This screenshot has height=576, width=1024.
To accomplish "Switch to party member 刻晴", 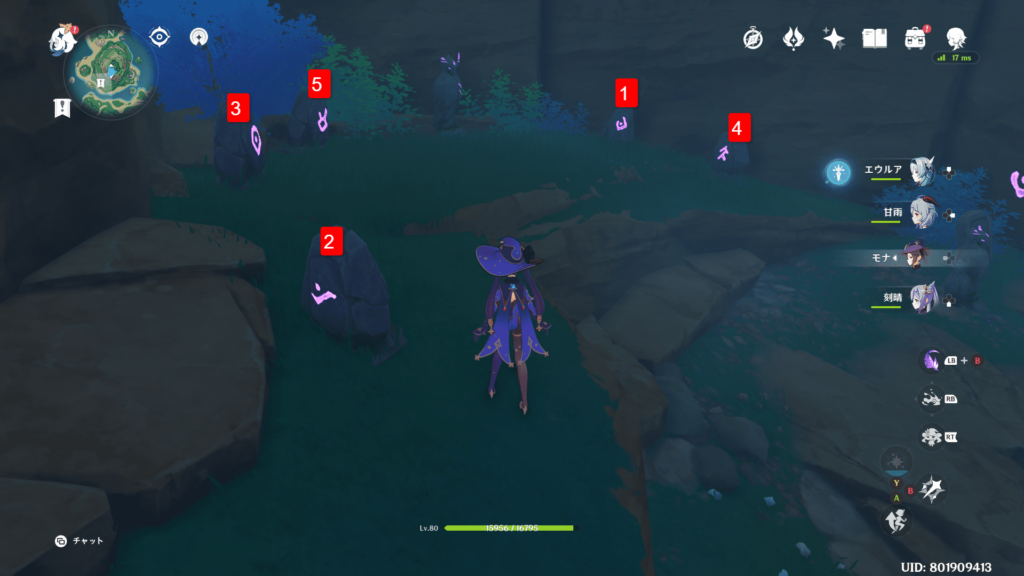I will tap(921, 298).
